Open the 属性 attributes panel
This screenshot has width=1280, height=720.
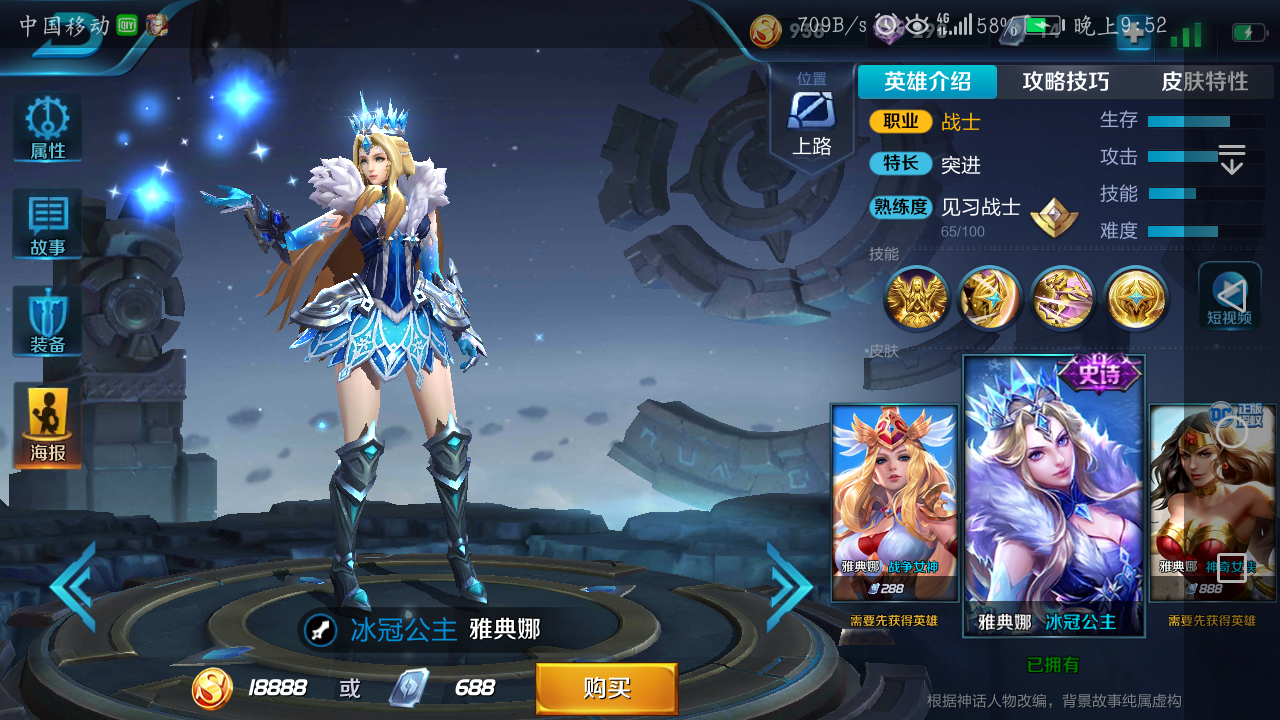point(46,126)
